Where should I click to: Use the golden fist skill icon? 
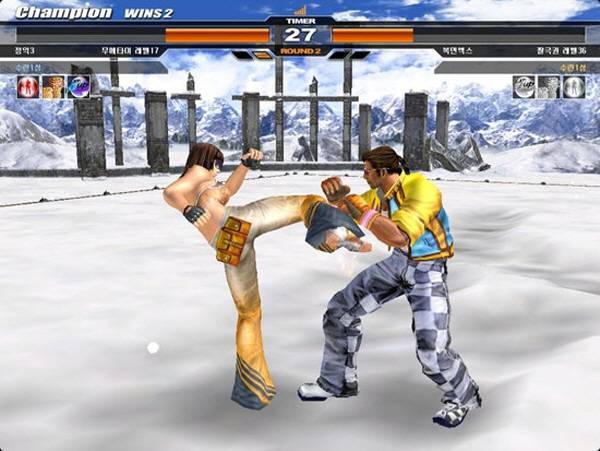(x=53, y=87)
